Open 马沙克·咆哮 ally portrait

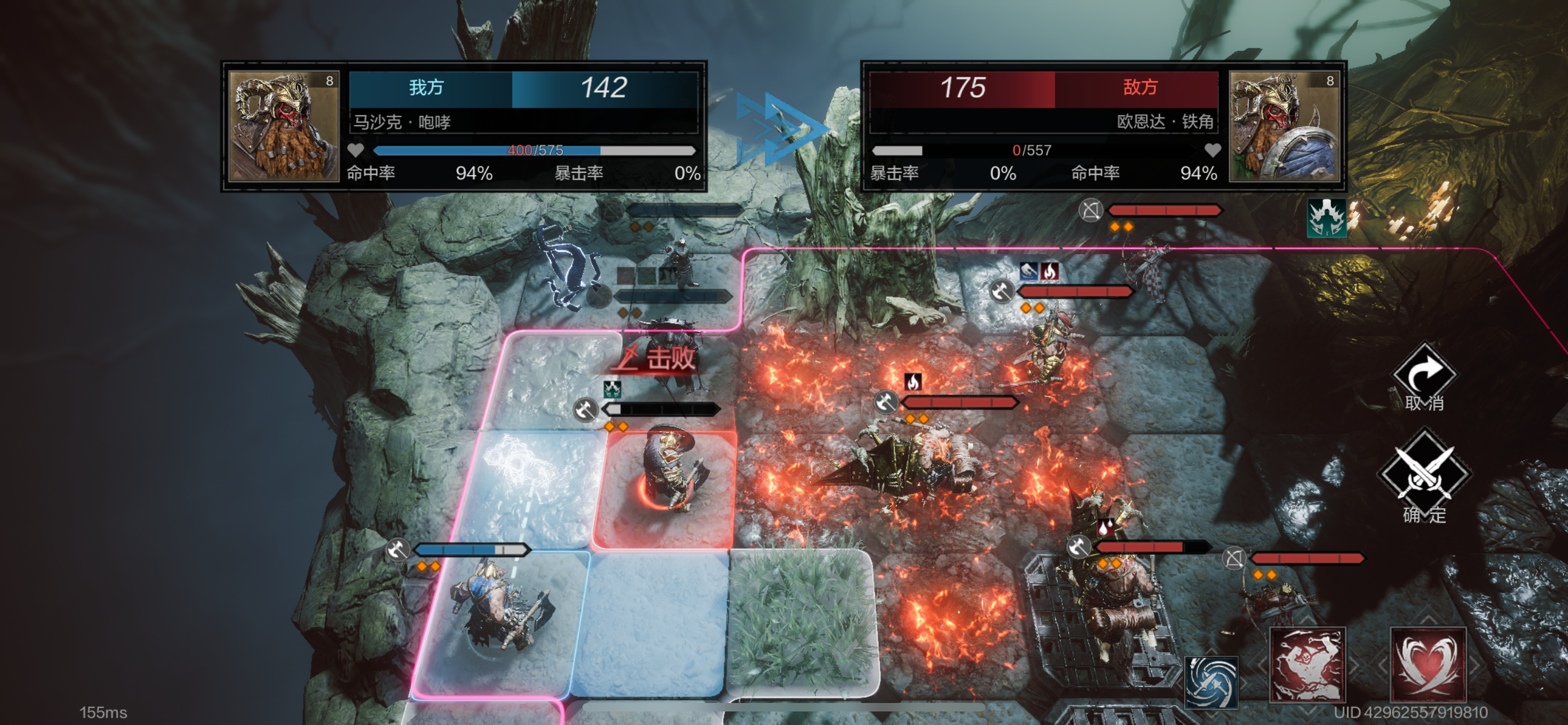click(284, 126)
